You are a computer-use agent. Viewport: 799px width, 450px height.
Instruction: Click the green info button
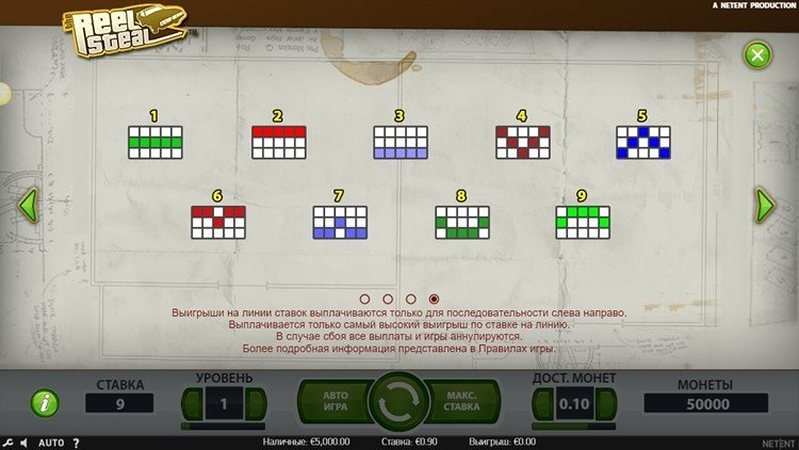click(x=44, y=403)
